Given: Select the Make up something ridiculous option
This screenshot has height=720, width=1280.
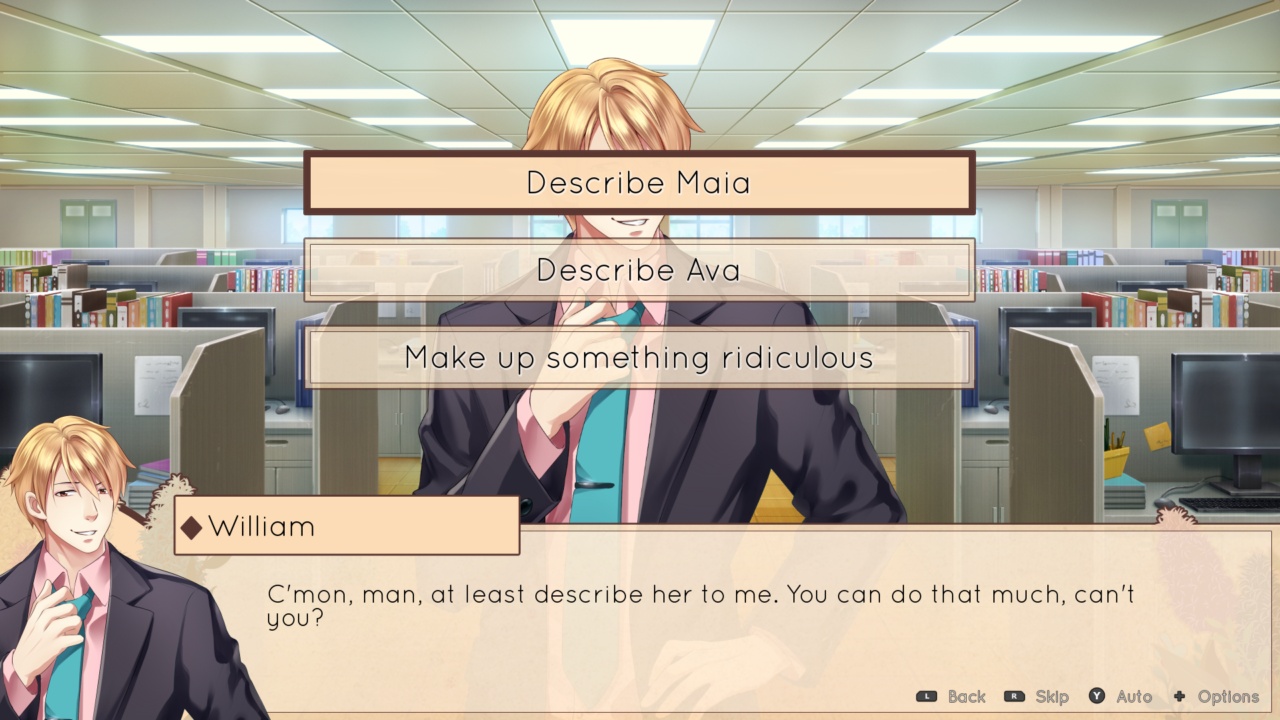Looking at the screenshot, I should pyautogui.click(x=640, y=357).
